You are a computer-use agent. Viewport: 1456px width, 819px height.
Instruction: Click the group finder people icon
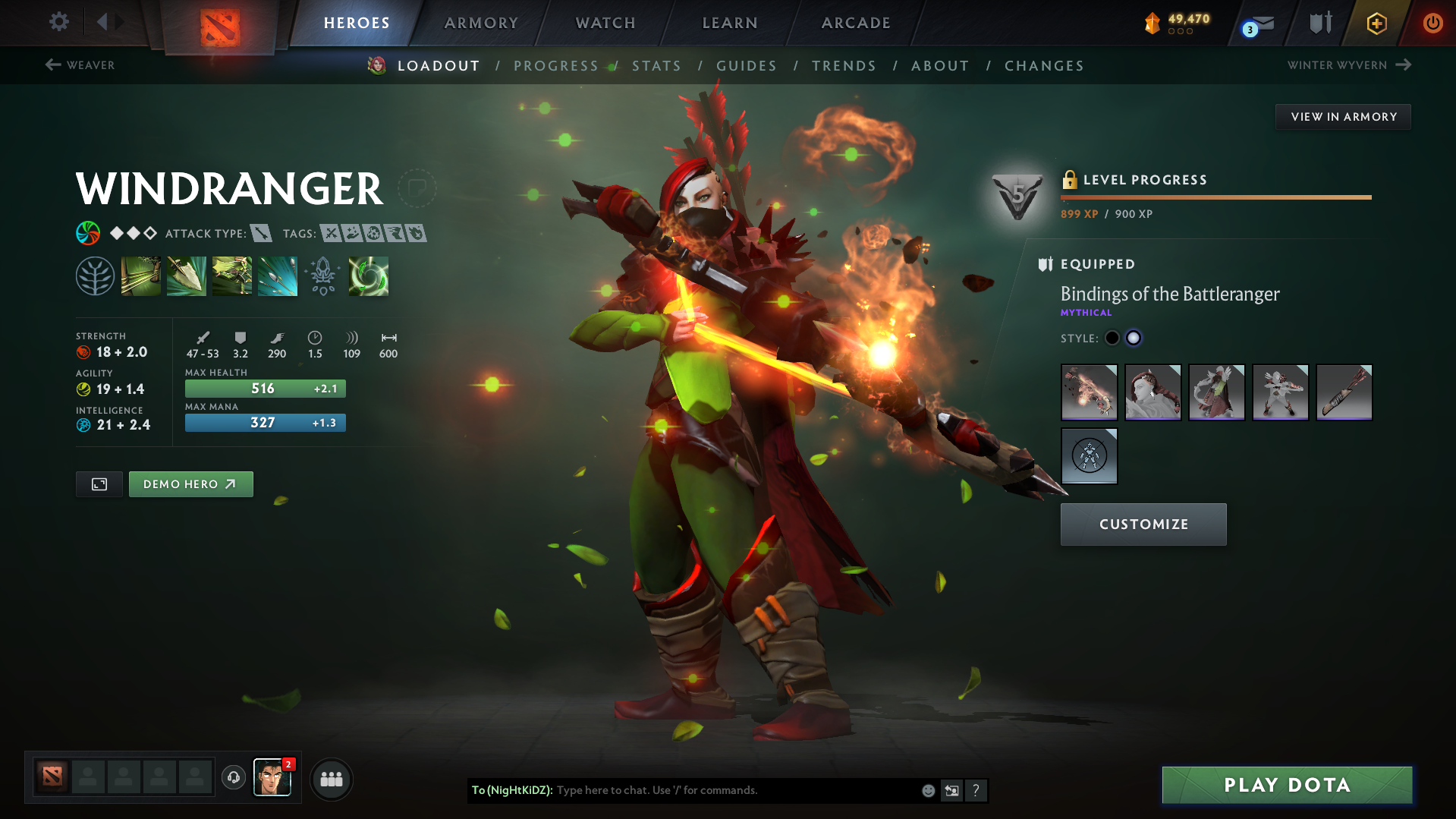click(331, 779)
